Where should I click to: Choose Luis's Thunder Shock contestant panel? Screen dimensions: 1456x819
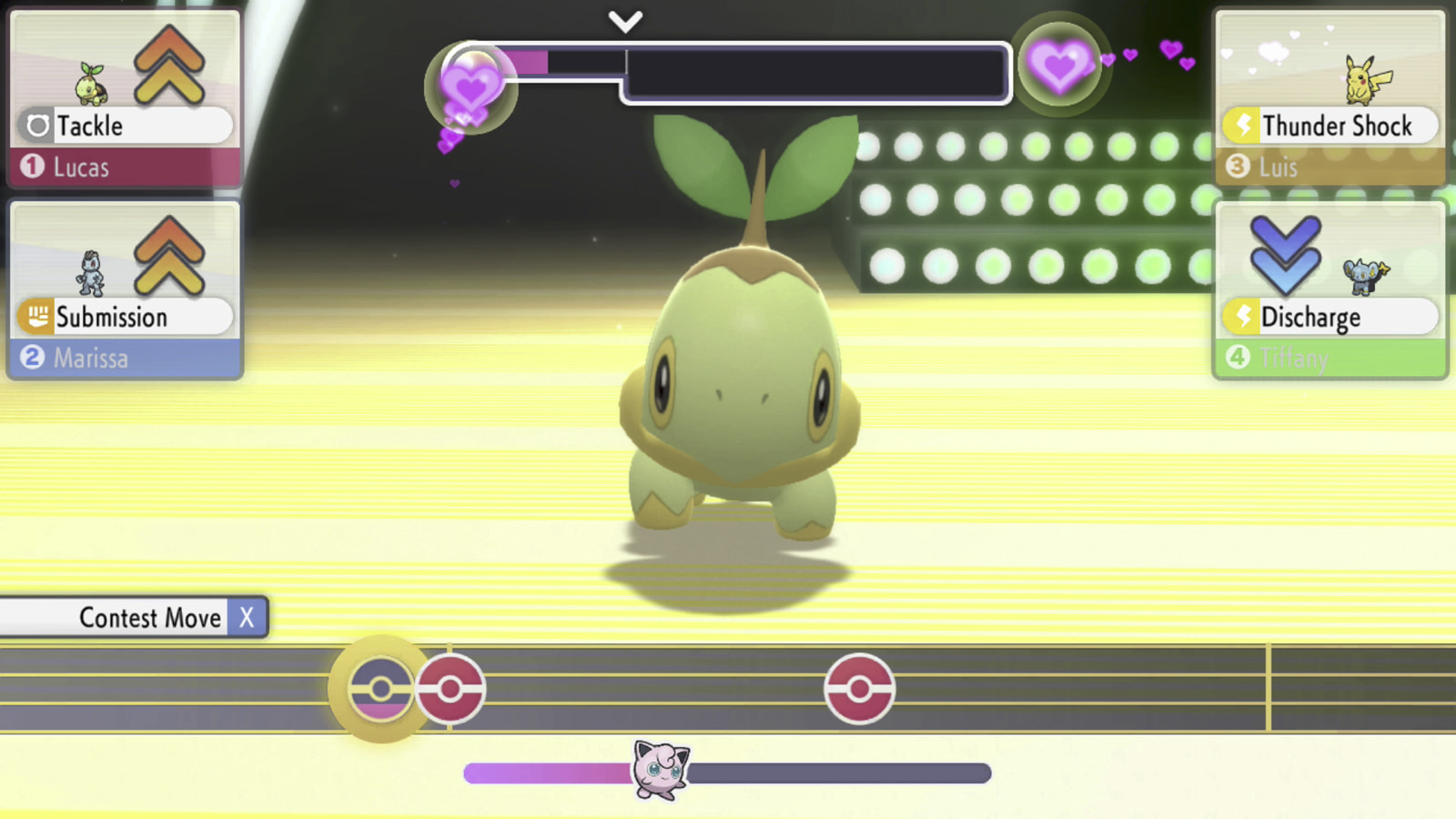pos(1330,99)
